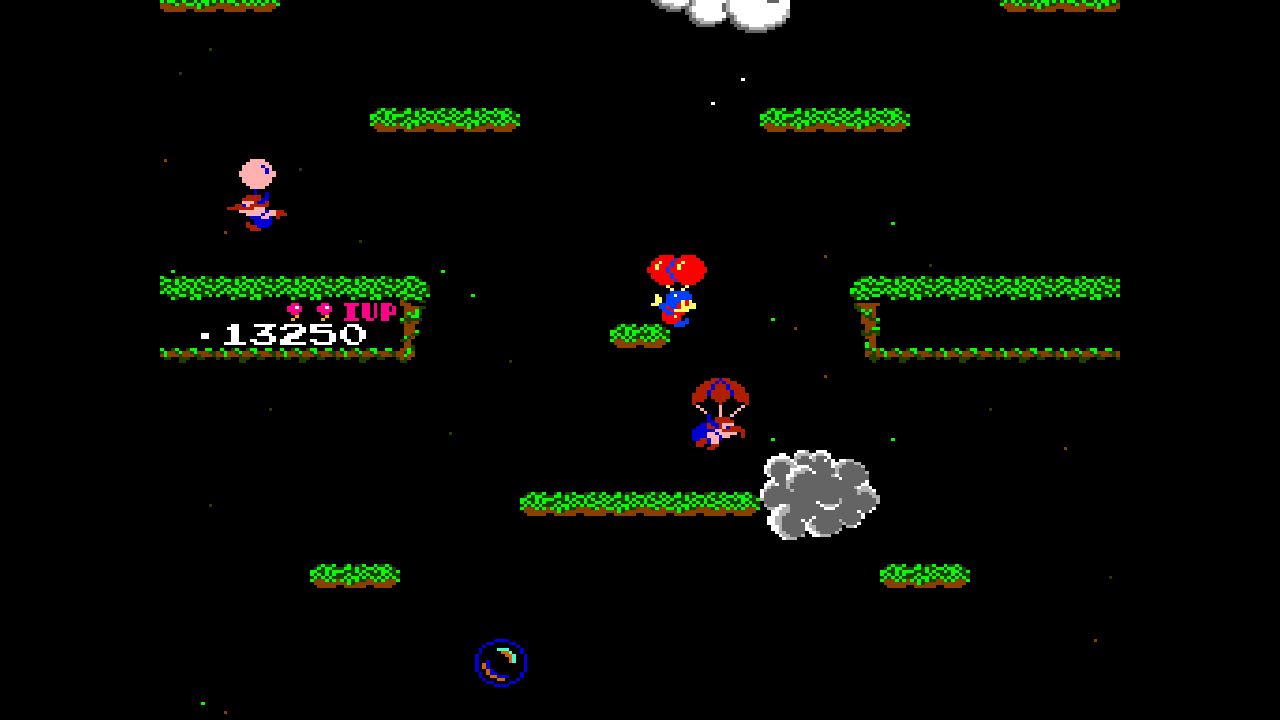This screenshot has width=1280, height=720.
Task: Toggle the first pink heart indicator
Action: pyautogui.click(x=293, y=310)
